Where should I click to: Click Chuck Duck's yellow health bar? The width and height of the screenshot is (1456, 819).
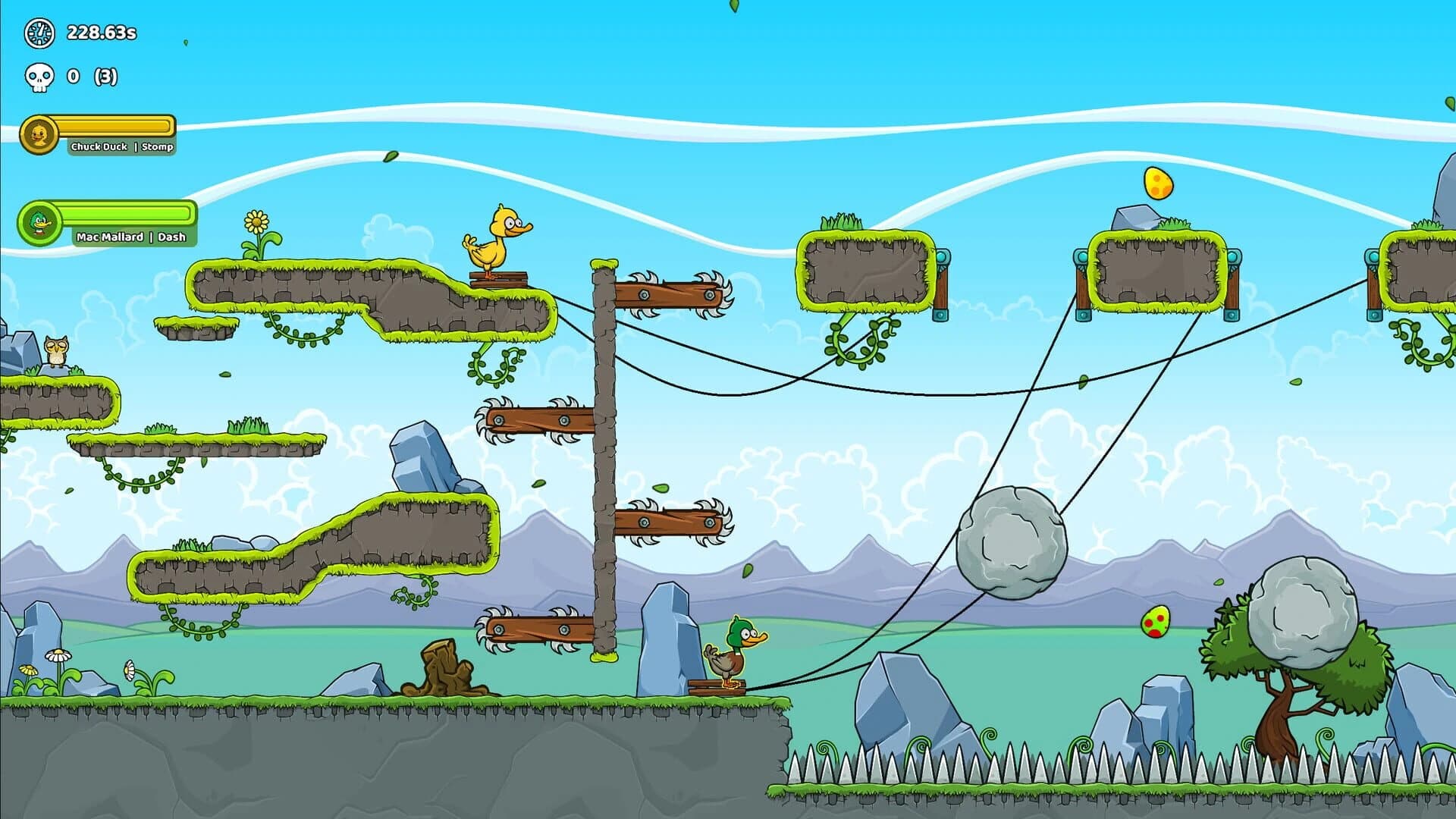pos(114,127)
